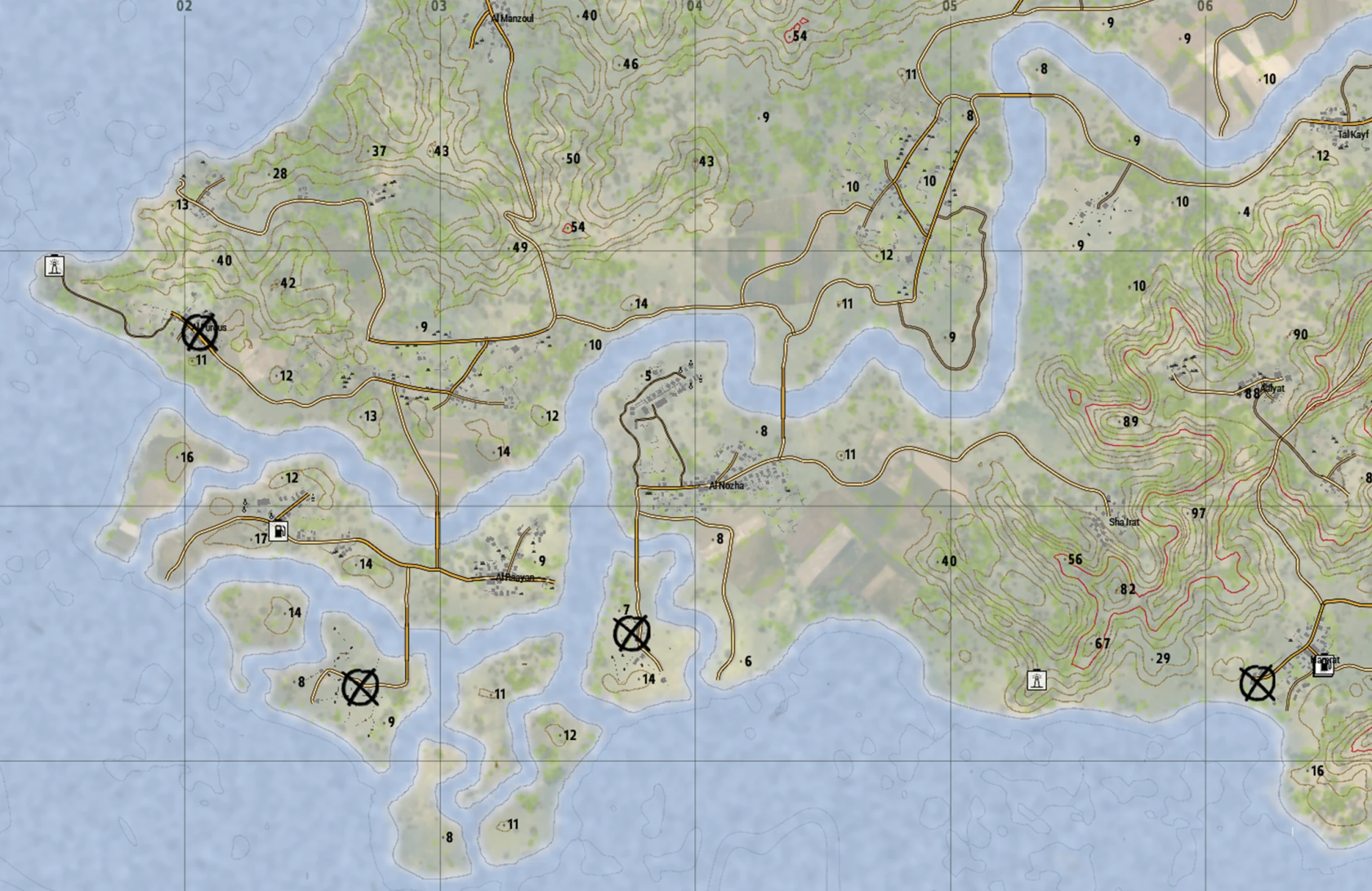The height and width of the screenshot is (891, 1372).
Task: Select elevation point 90 on the eastern hills
Action: click(x=1302, y=335)
